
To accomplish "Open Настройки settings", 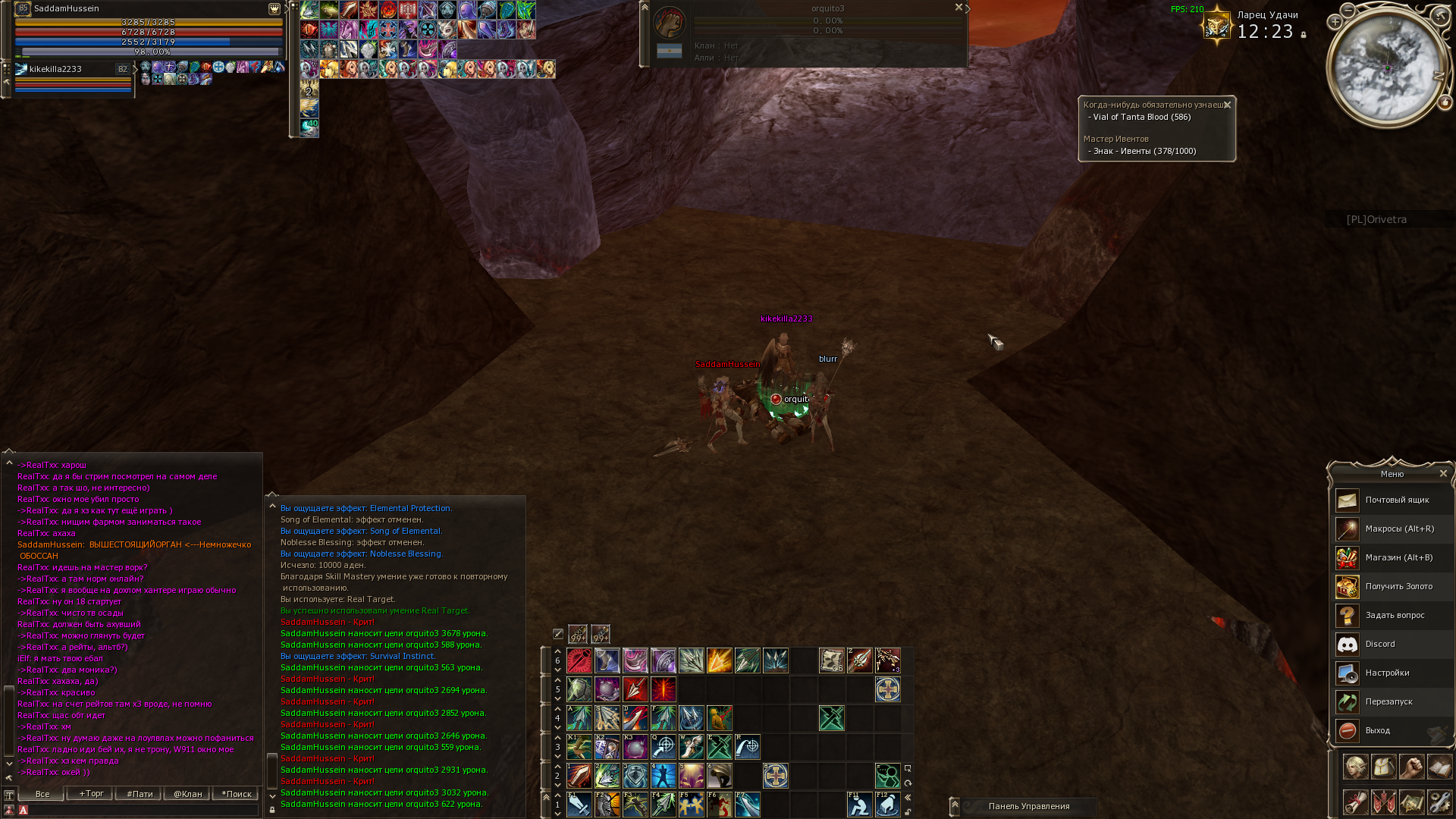I will point(1394,673).
